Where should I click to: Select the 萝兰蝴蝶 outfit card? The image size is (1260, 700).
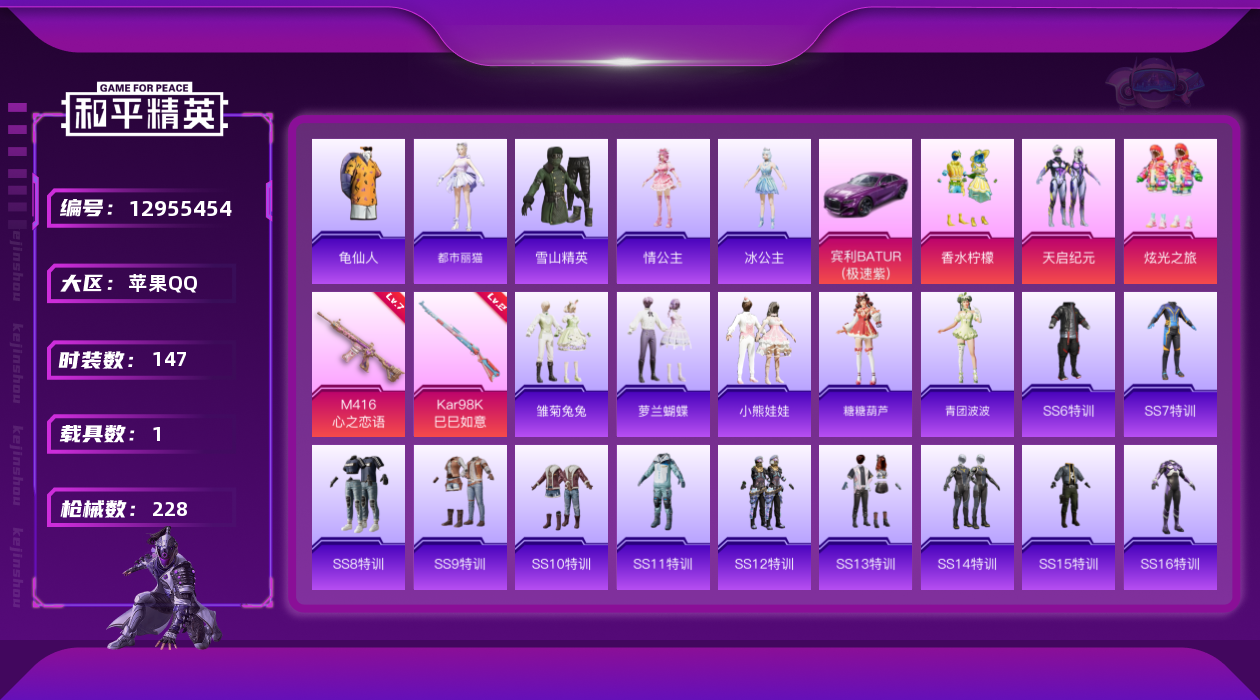click(x=663, y=364)
